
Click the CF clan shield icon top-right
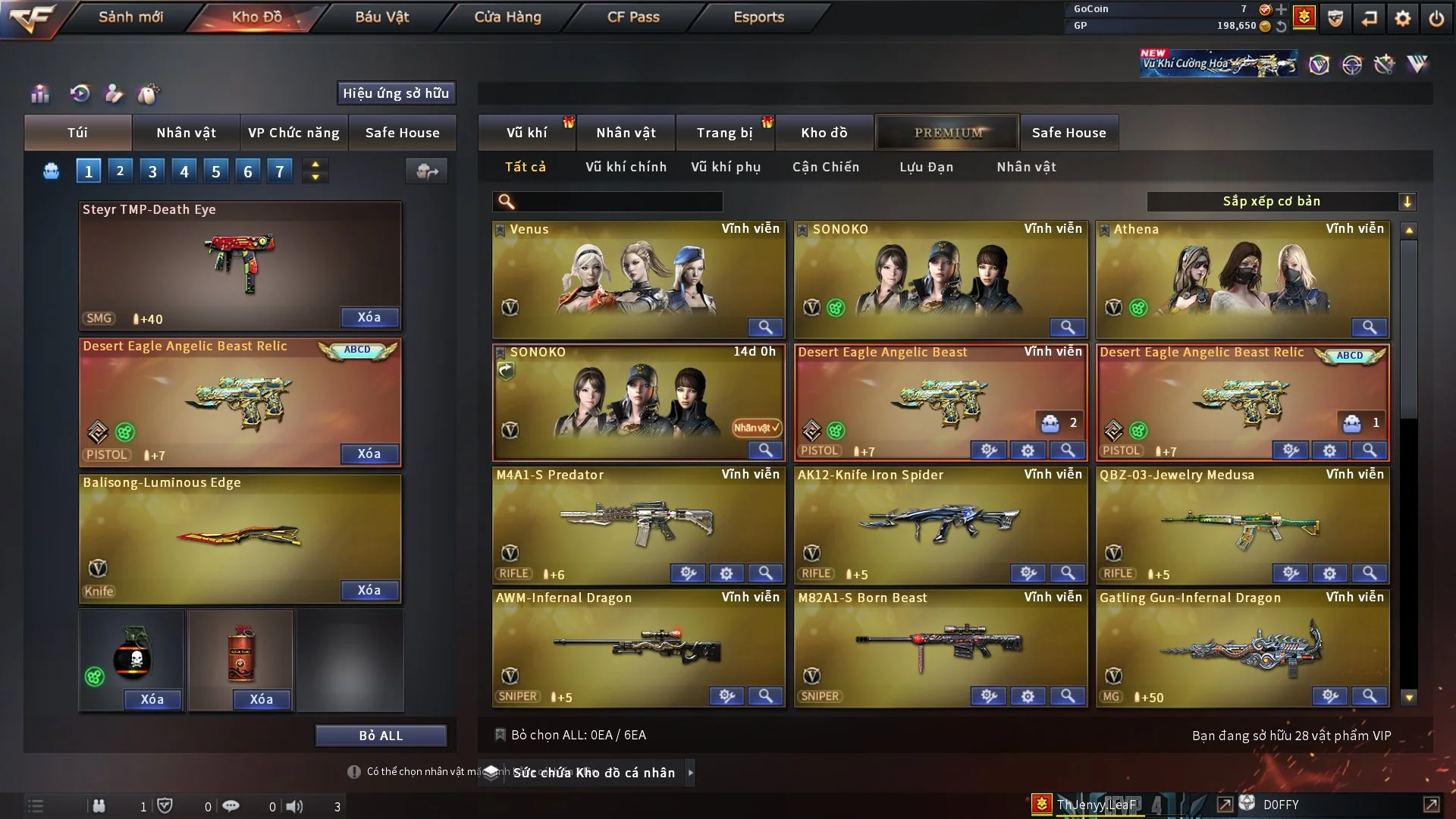tap(1335, 18)
